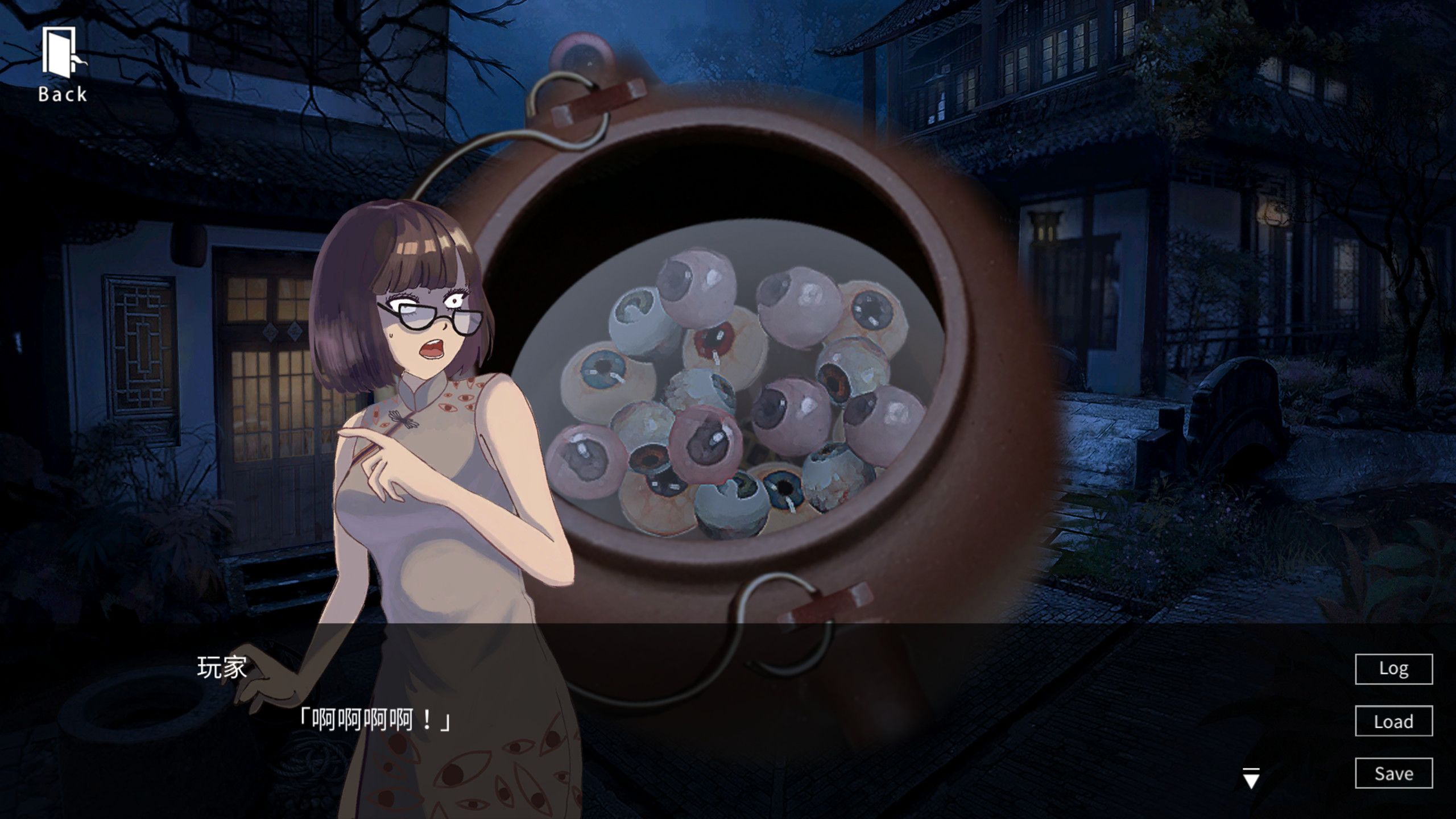Advance dialogue with the white arrow indicator
This screenshot has width=1456, height=819.
coord(1251,778)
